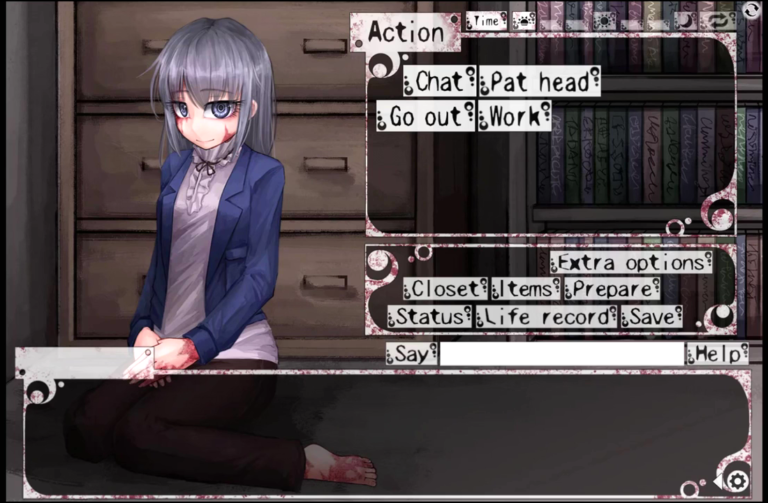Open the Life record
Image resolution: width=768 pixels, height=503 pixels.
545,317
